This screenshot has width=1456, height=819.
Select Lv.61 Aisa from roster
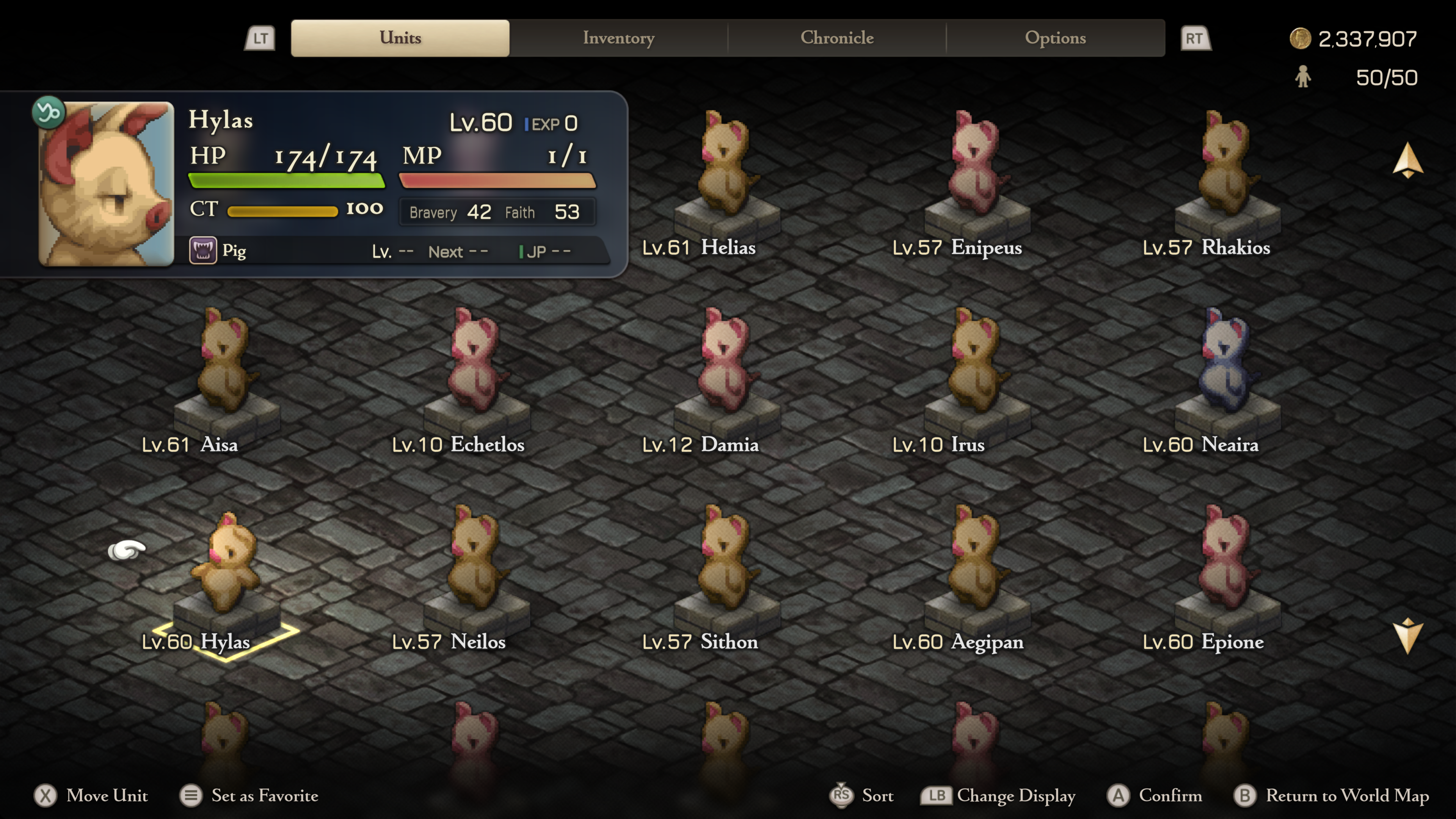(226, 367)
